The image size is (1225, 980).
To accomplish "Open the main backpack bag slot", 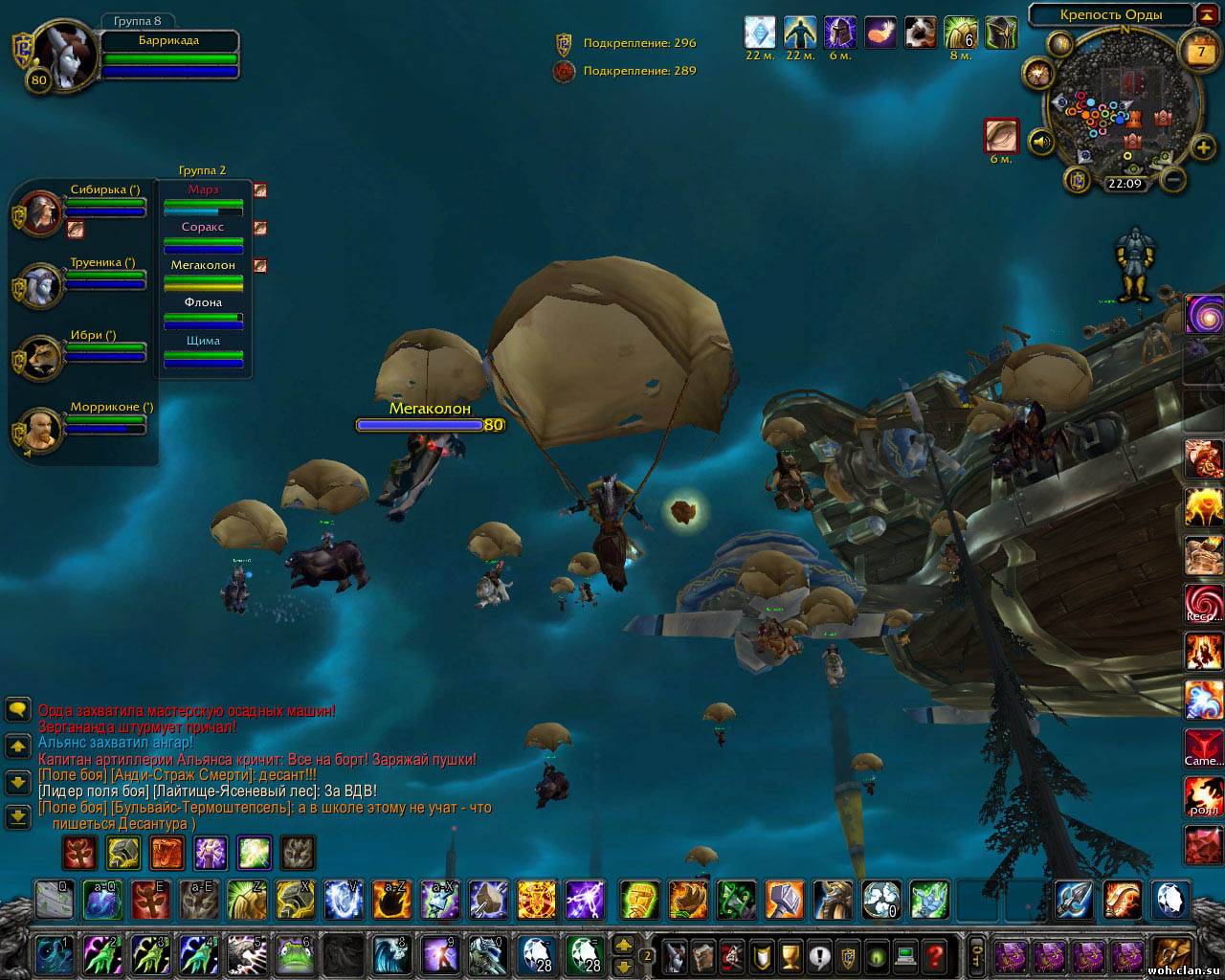I will click(1169, 954).
